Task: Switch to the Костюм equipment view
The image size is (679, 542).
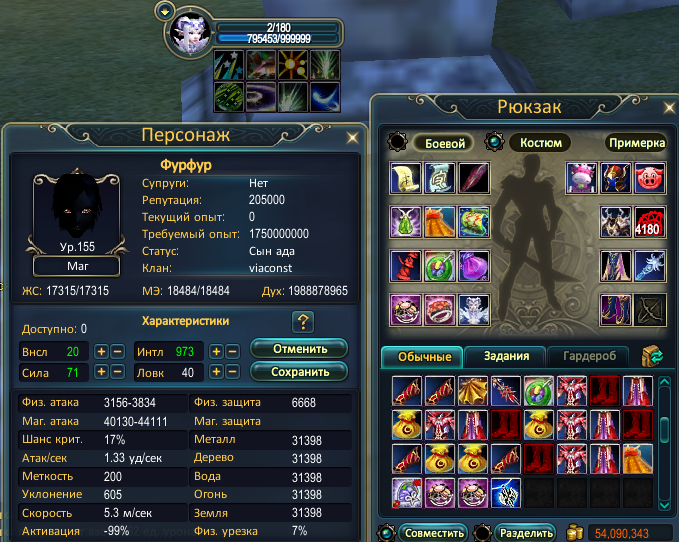Action: coord(540,143)
